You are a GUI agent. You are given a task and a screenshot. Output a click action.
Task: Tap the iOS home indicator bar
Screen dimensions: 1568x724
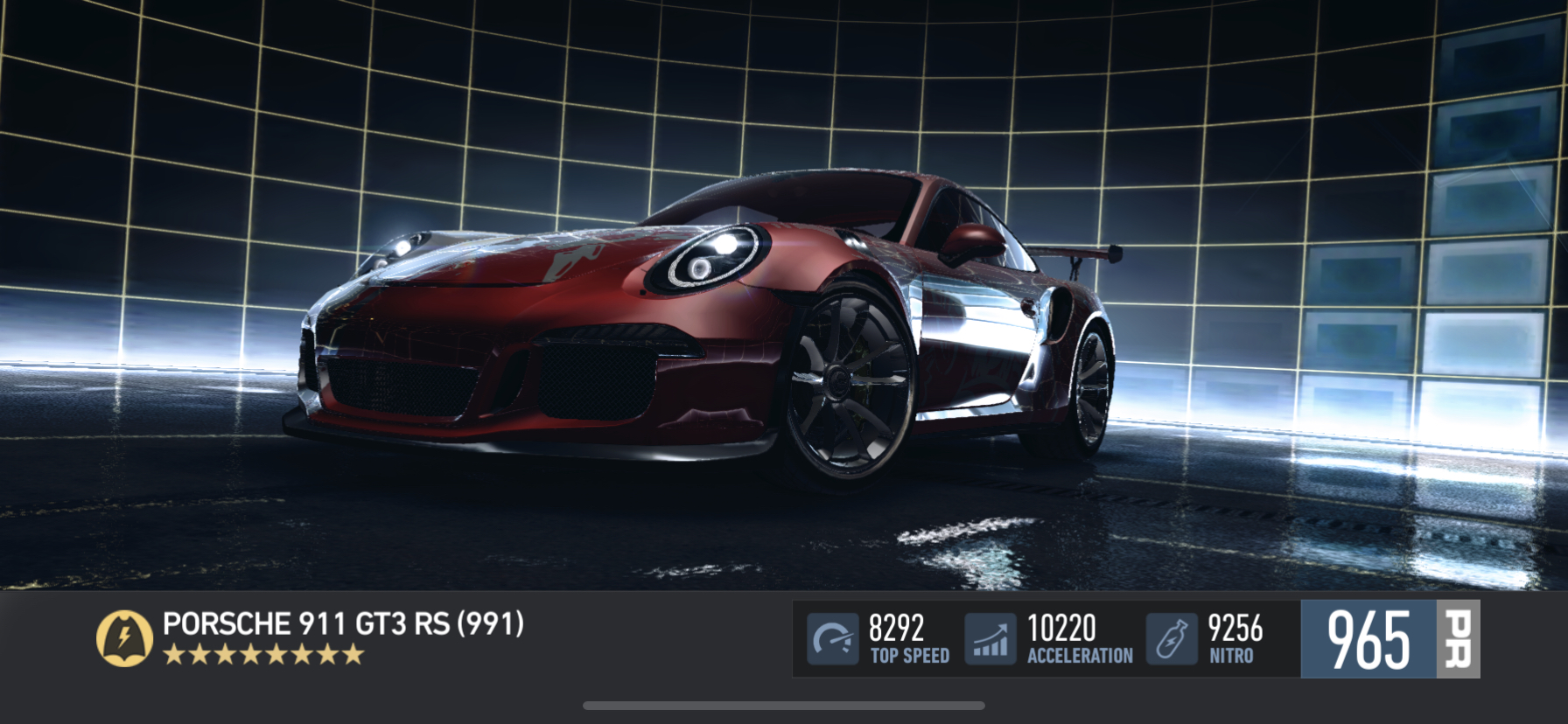784,706
